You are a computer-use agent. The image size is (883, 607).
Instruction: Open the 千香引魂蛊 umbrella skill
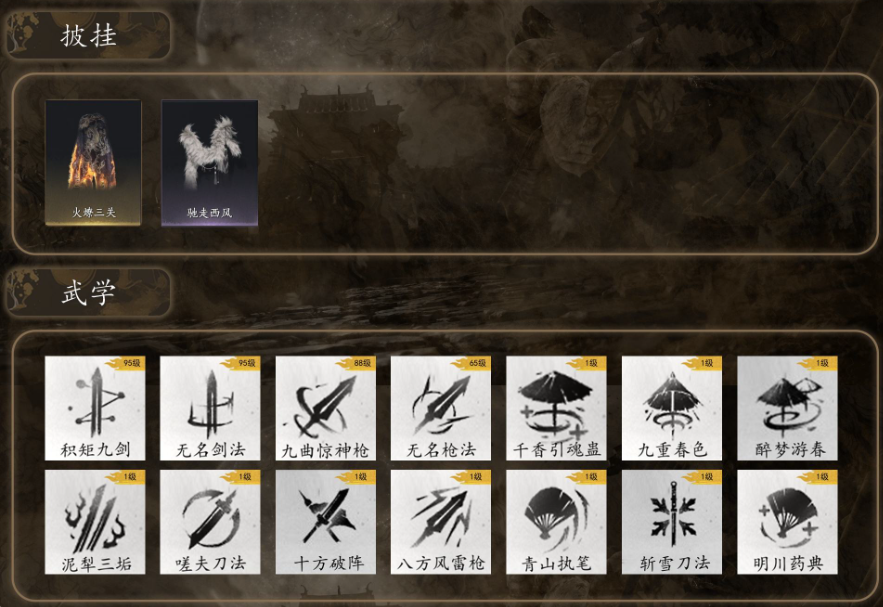tap(556, 408)
